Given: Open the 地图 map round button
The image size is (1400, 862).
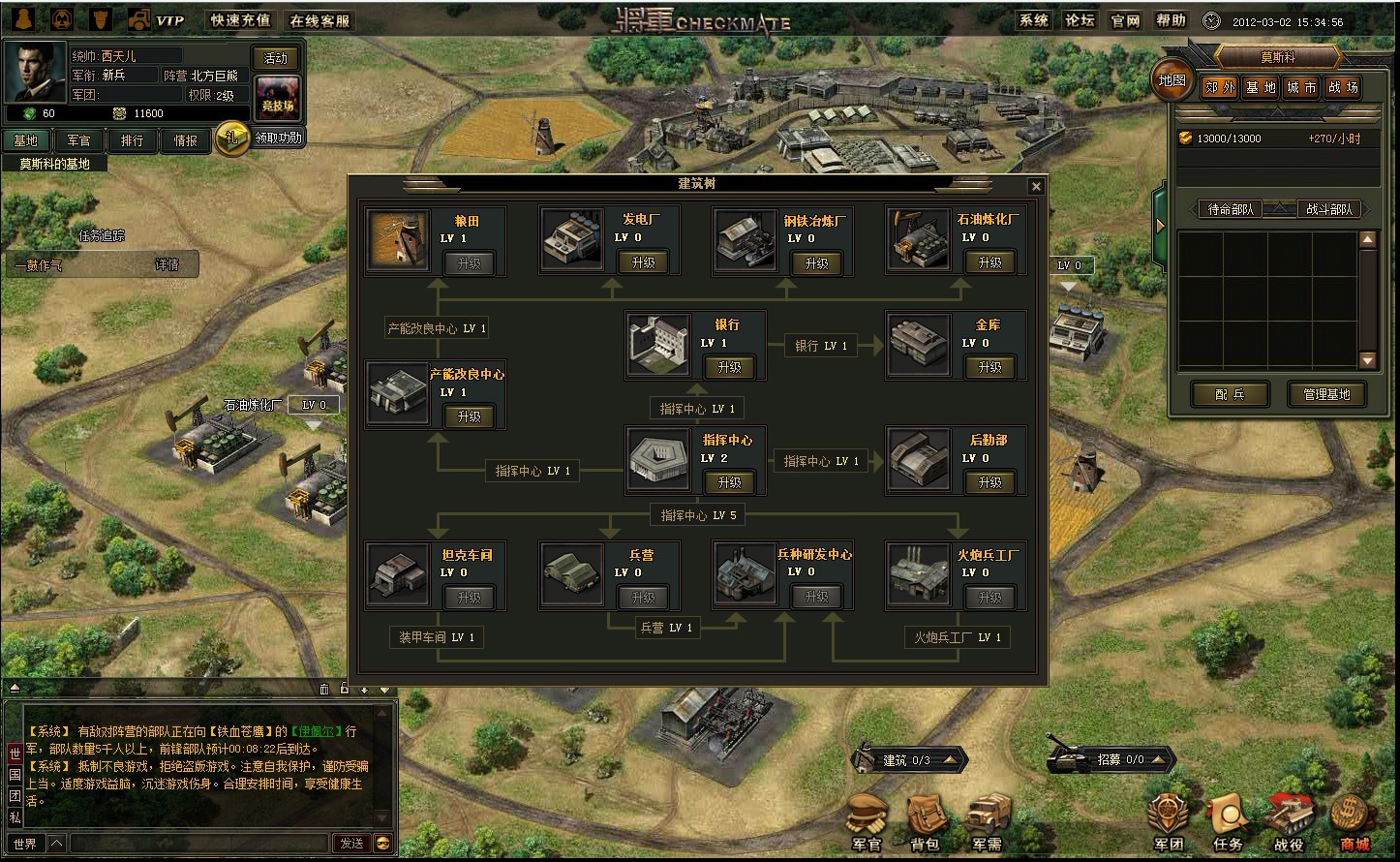Looking at the screenshot, I should (1172, 80).
